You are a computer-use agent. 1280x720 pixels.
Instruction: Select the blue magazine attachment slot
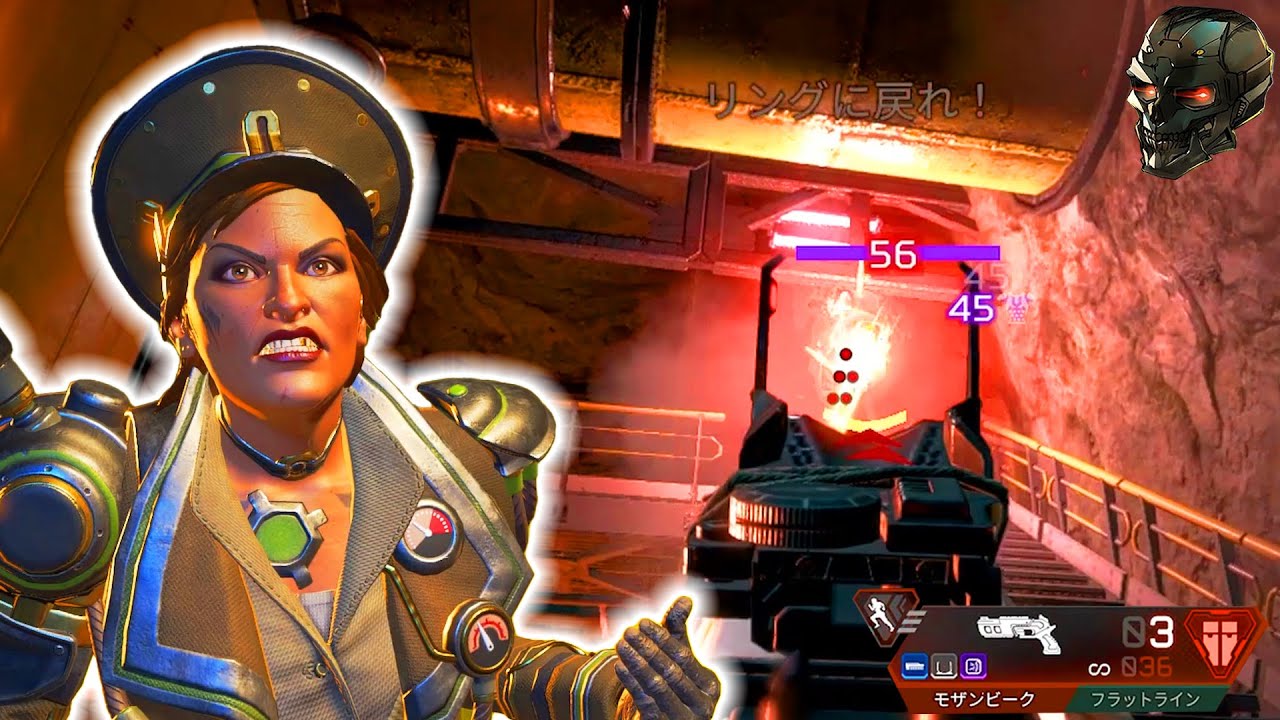(913, 667)
